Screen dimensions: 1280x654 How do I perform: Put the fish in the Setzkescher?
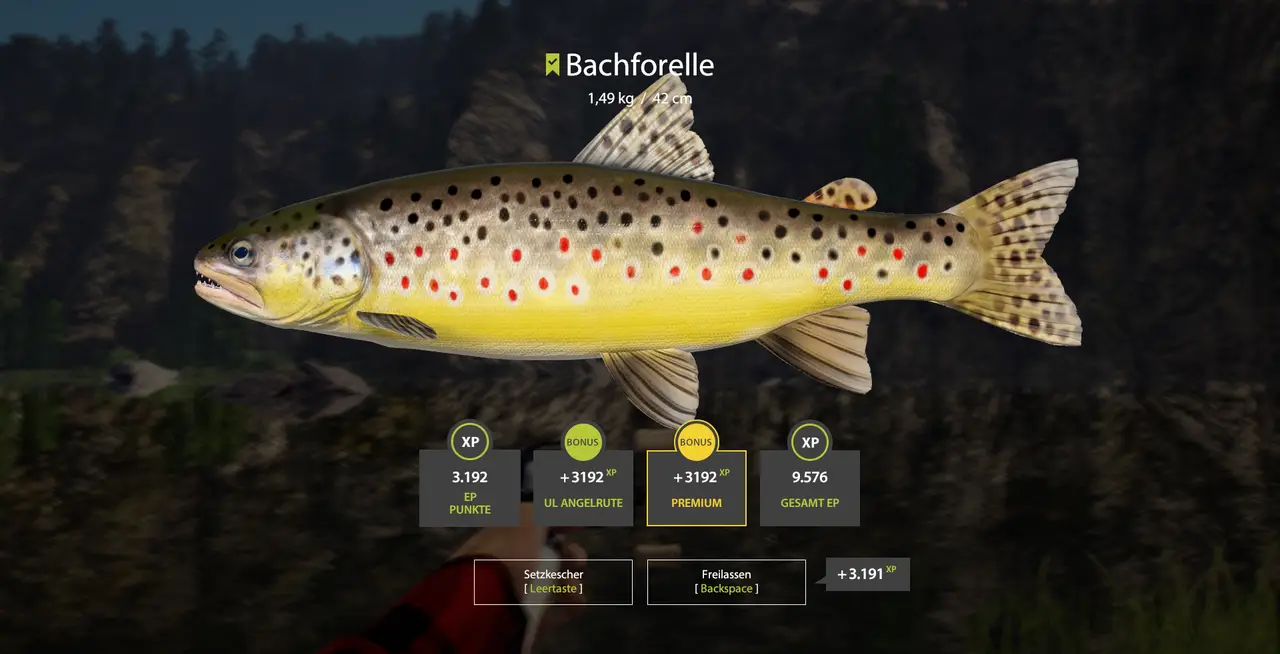click(x=553, y=582)
